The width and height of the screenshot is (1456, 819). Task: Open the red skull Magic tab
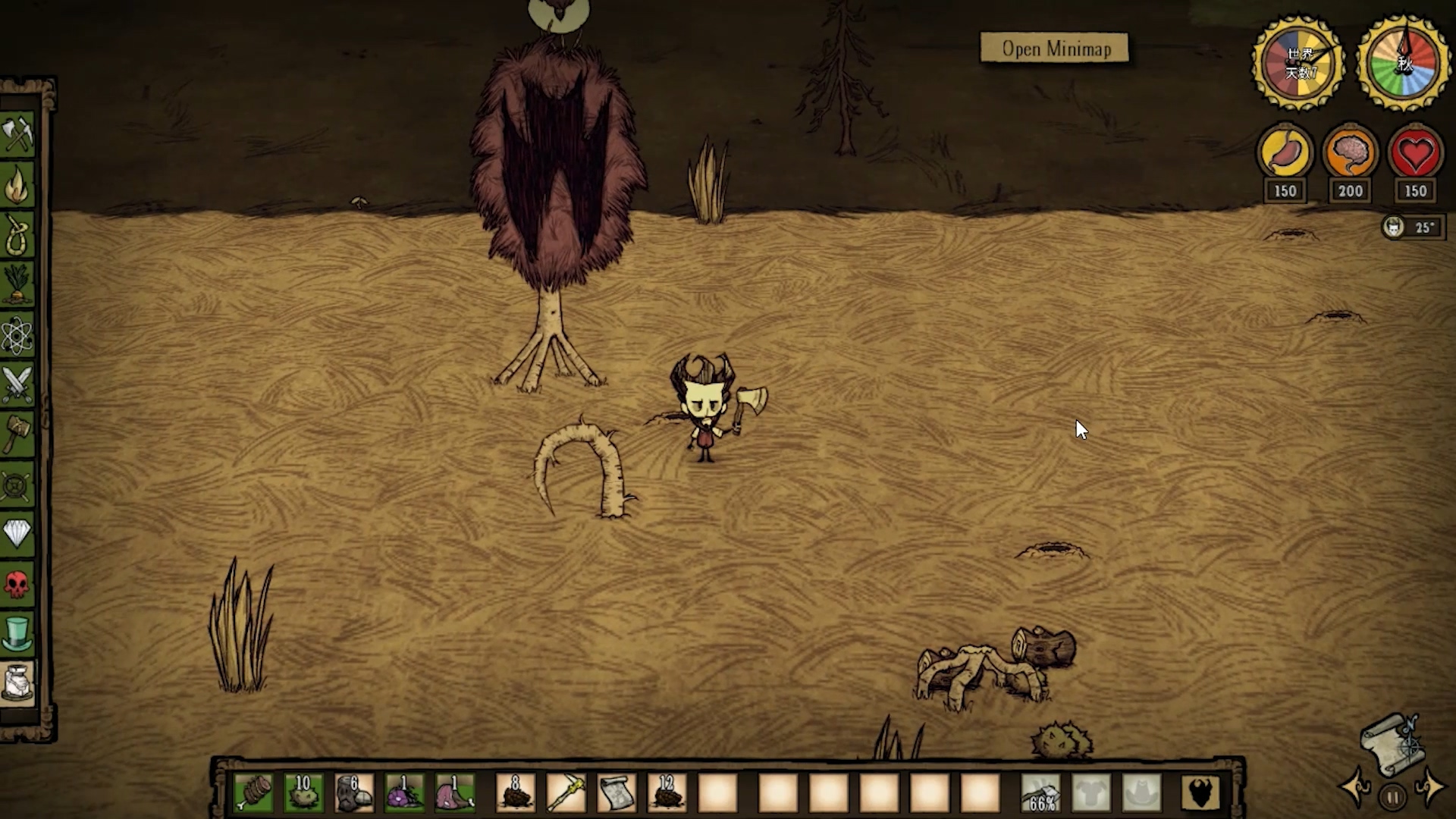pos(17,583)
